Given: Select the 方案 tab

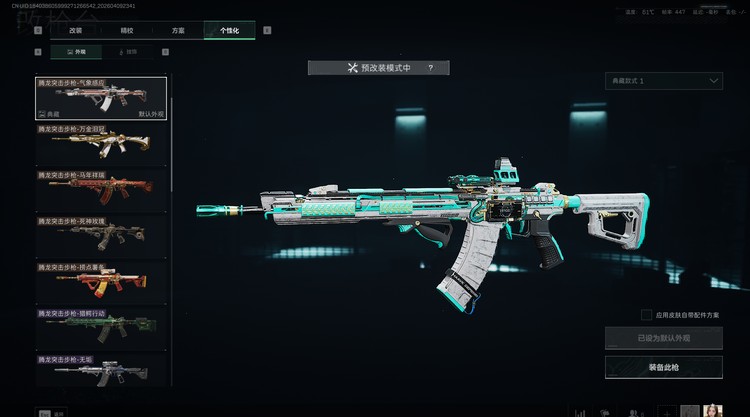Looking at the screenshot, I should pos(177,31).
